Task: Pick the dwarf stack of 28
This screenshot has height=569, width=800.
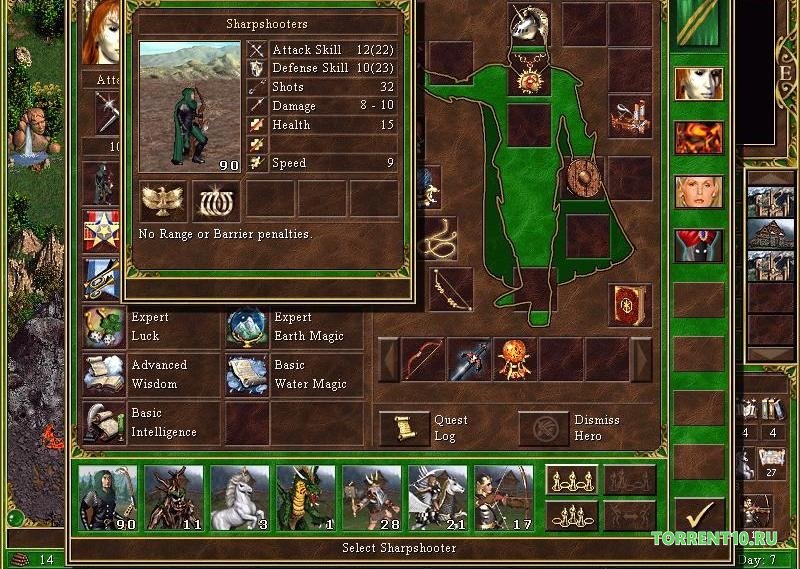Action: (371, 497)
